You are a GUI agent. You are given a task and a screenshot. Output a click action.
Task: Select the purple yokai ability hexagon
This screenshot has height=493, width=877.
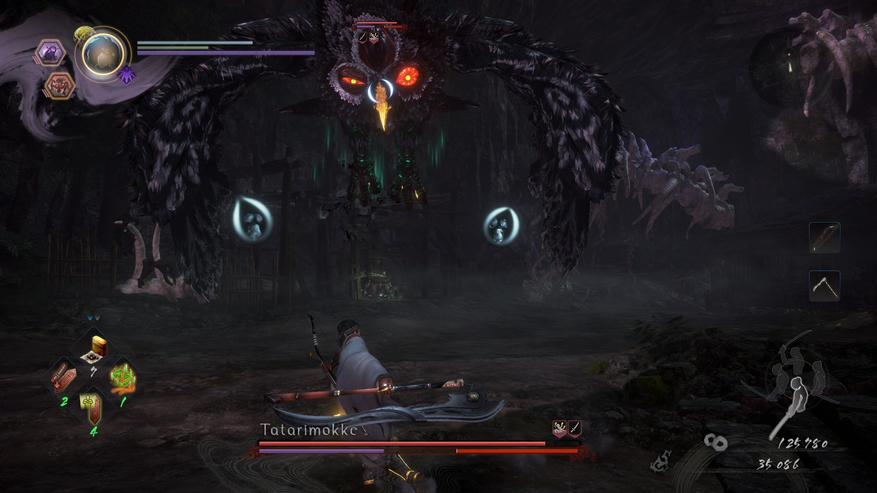(50, 52)
